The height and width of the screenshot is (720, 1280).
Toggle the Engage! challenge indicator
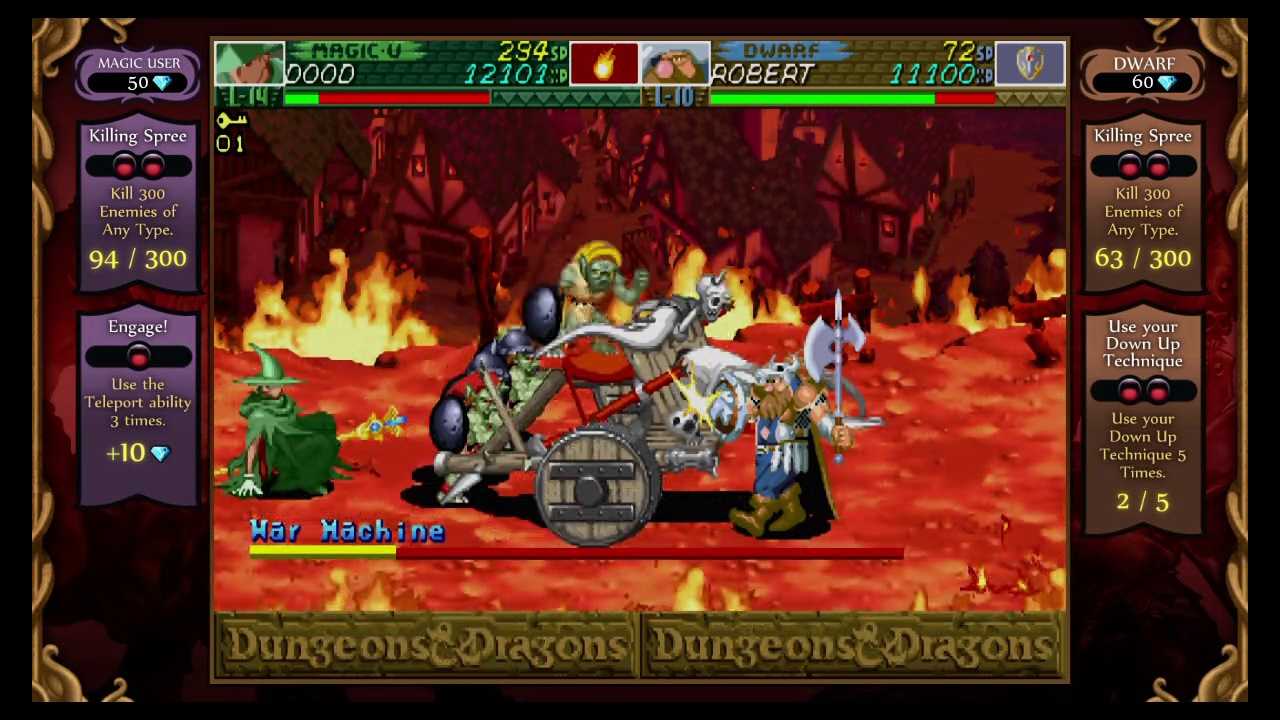coord(138,356)
